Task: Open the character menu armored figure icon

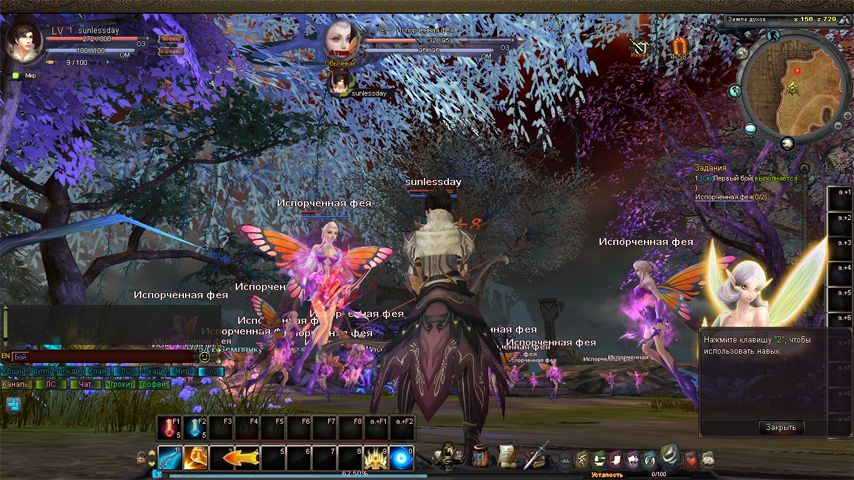Action: click(449, 455)
